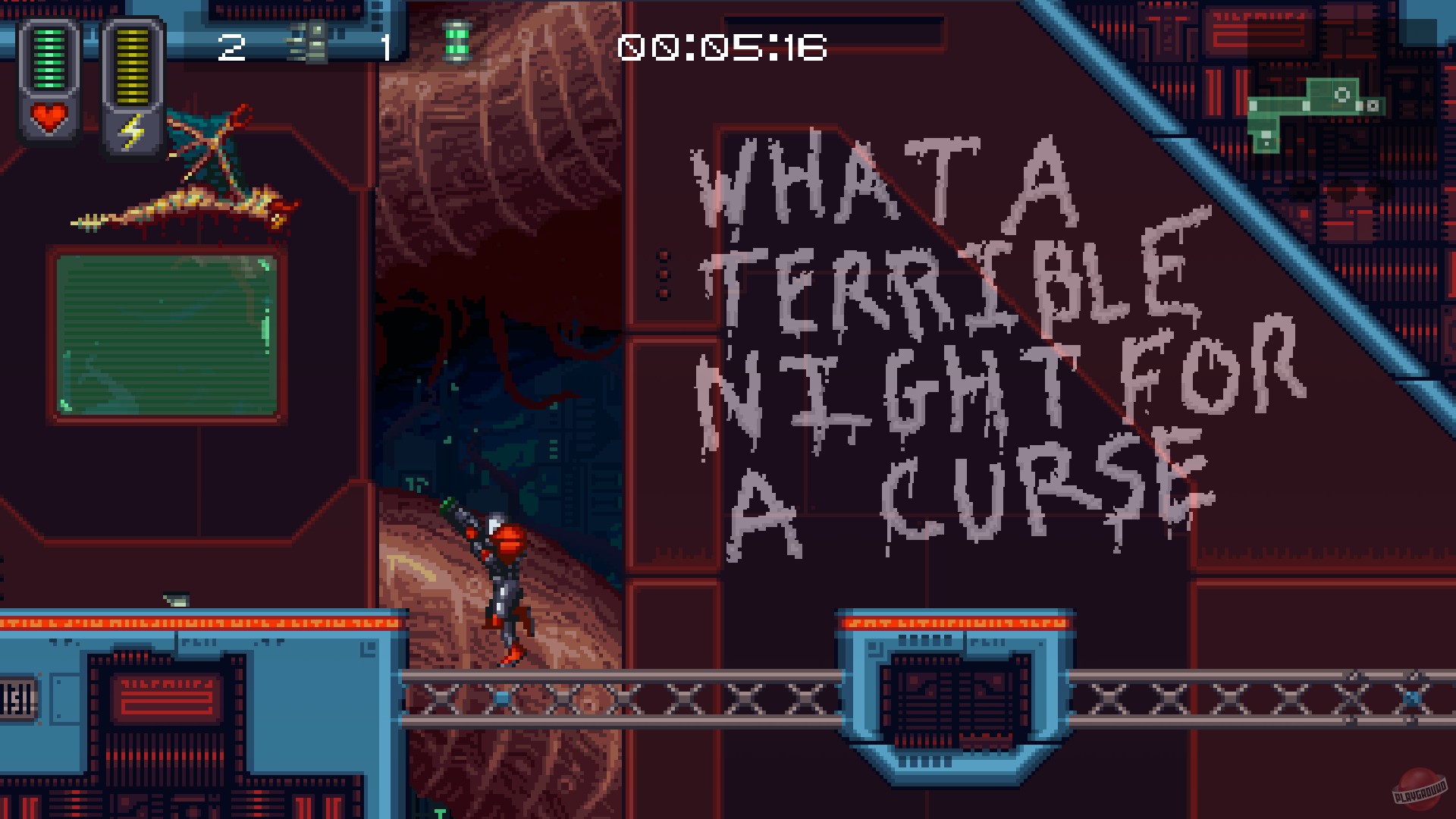This screenshot has width=1456, height=819.
Task: Expand the grenade counter showing 1
Action: coord(385,47)
